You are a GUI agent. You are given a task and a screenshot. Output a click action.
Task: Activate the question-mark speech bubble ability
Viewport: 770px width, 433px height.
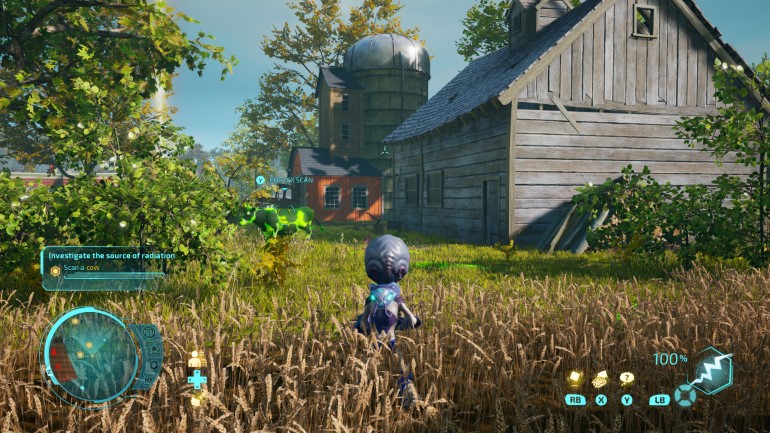point(627,379)
